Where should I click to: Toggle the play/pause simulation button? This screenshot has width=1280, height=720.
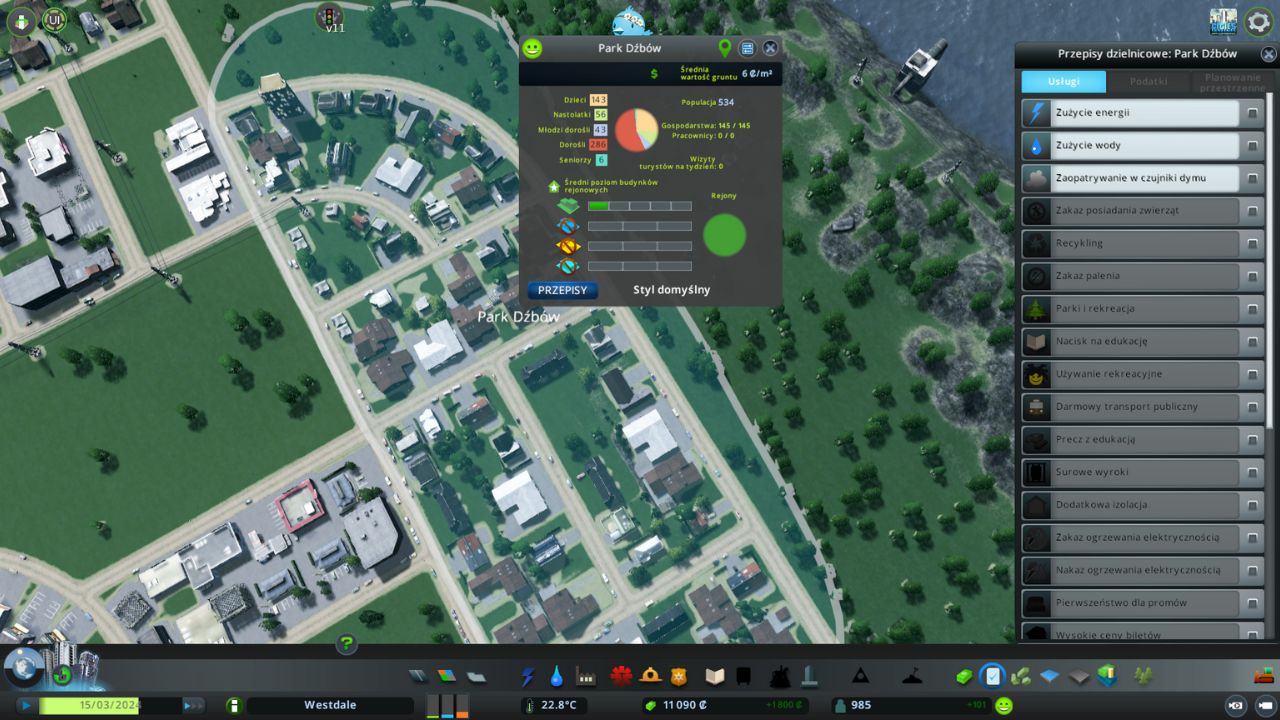pos(26,705)
